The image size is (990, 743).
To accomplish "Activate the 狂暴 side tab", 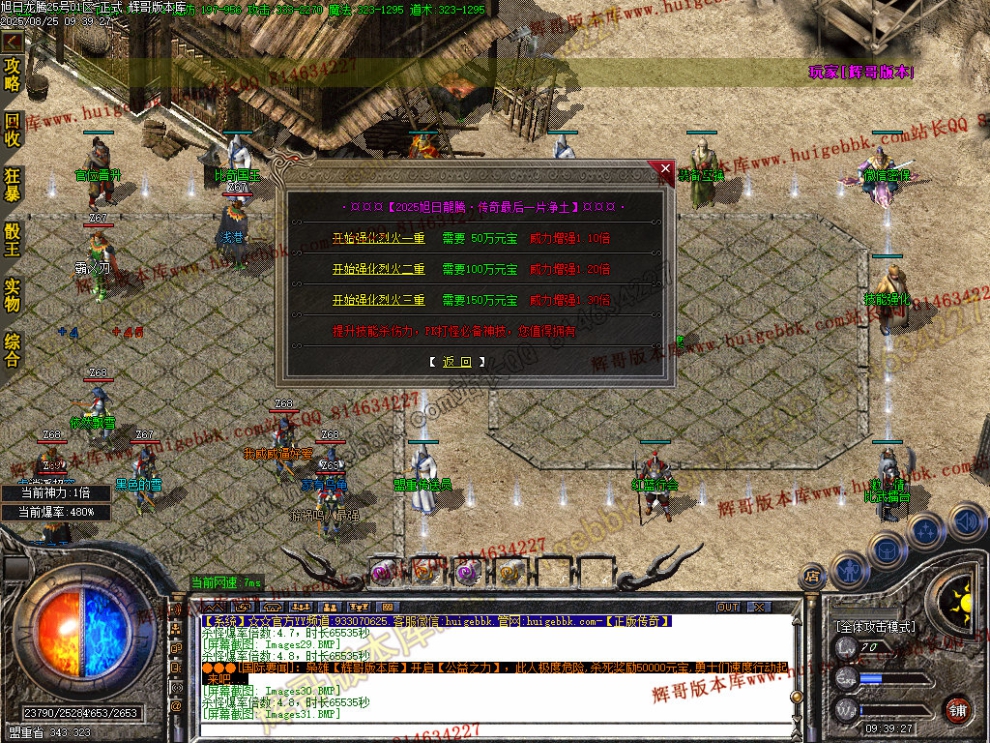I will point(12,185).
